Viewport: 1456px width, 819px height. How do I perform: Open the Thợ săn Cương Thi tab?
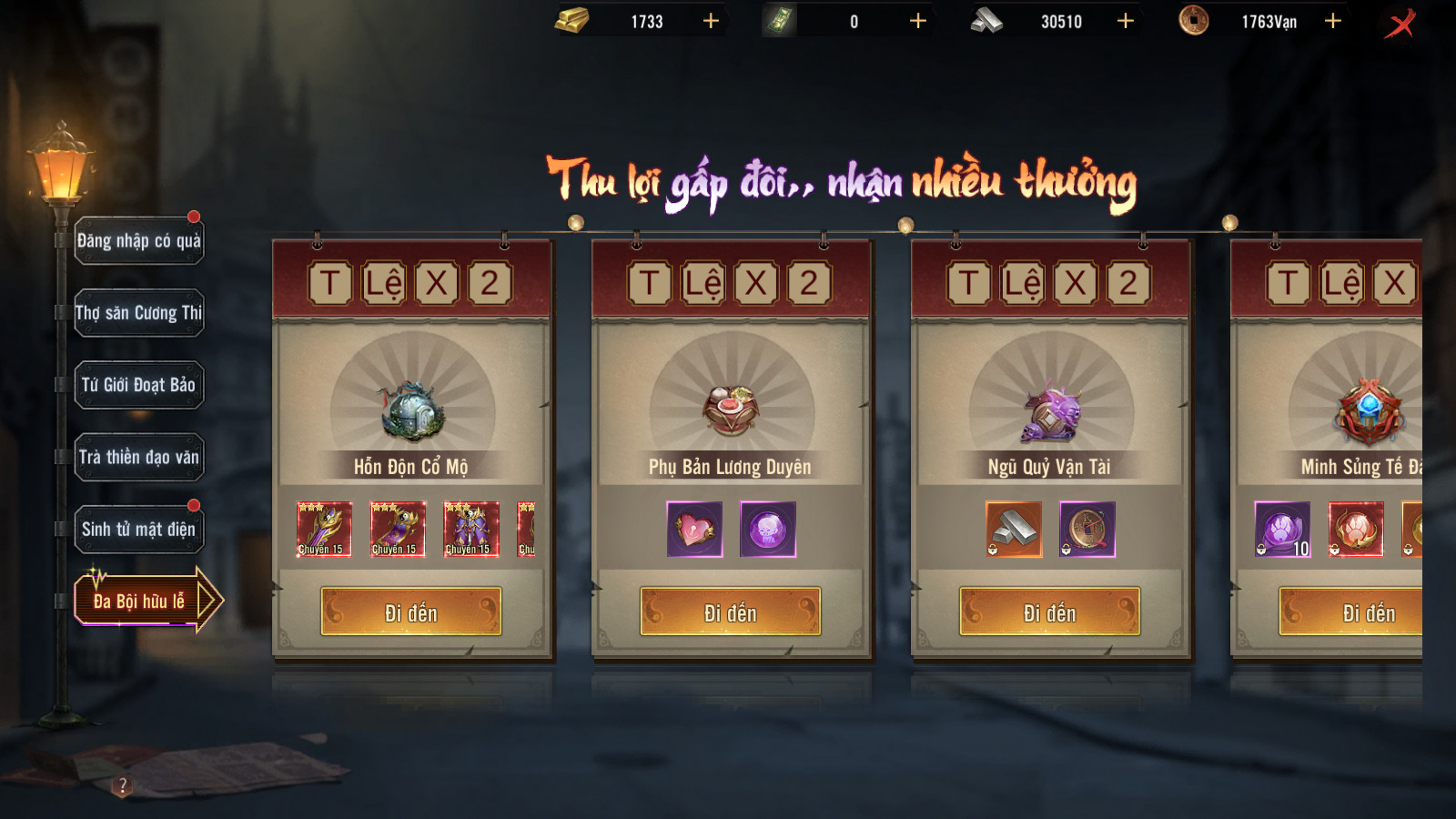[x=138, y=313]
